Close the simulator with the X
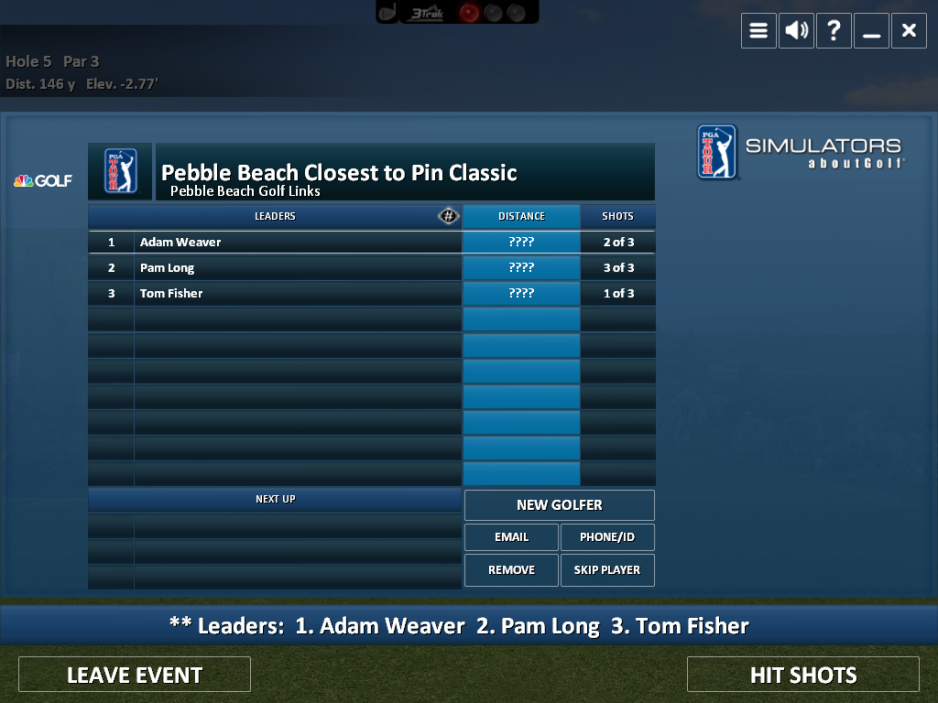This screenshot has height=703, width=938. [x=908, y=31]
